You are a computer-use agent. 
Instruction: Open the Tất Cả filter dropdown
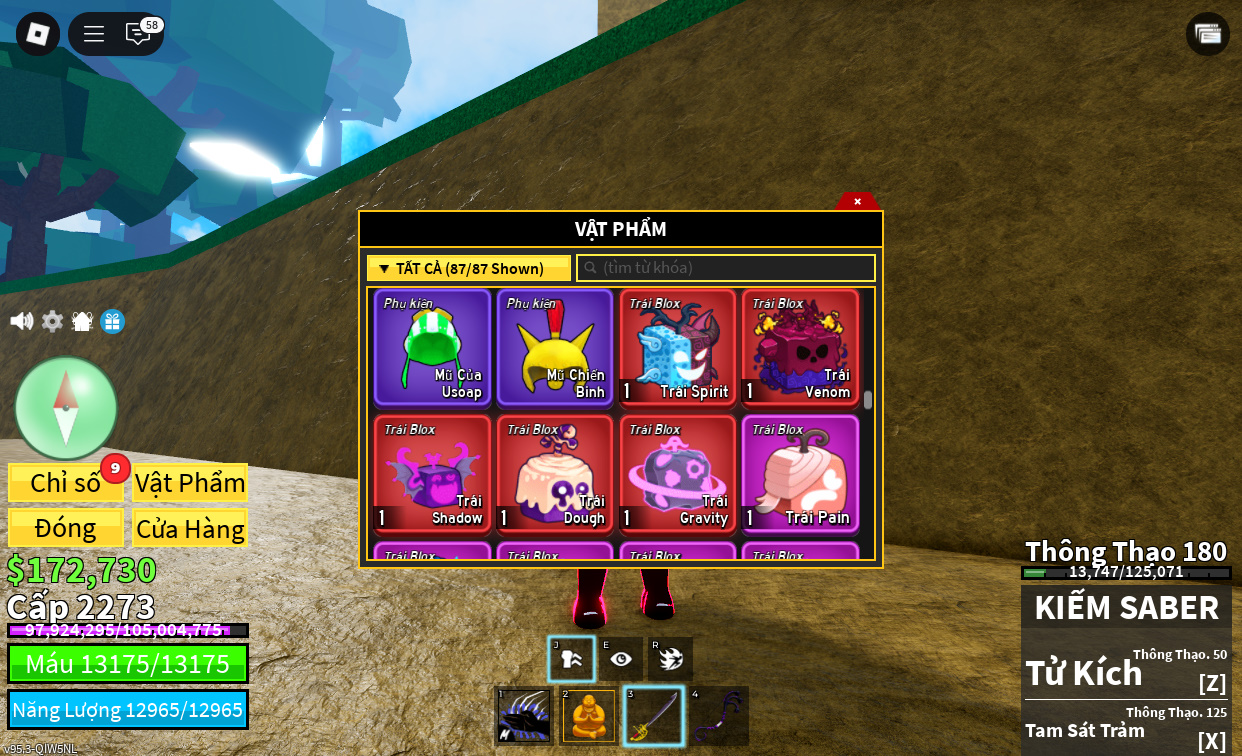[469, 268]
